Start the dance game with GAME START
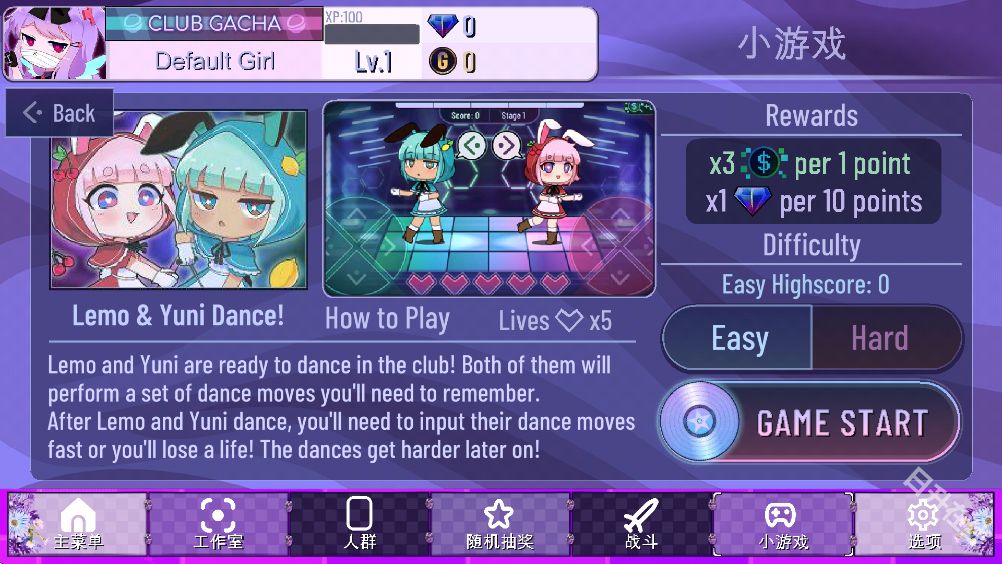 [x=809, y=423]
